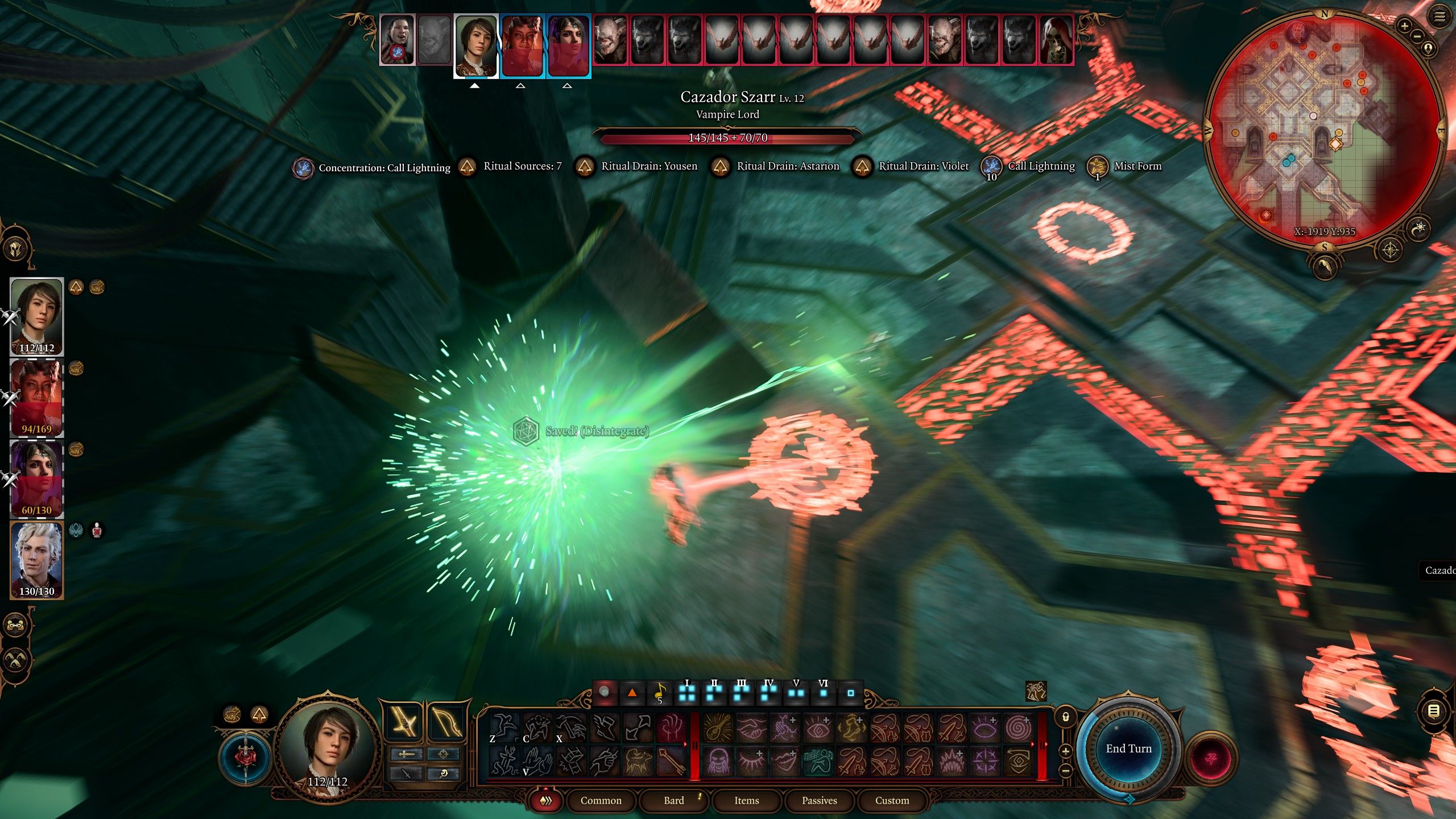Select the Song of Rest icon

[x=818, y=762]
